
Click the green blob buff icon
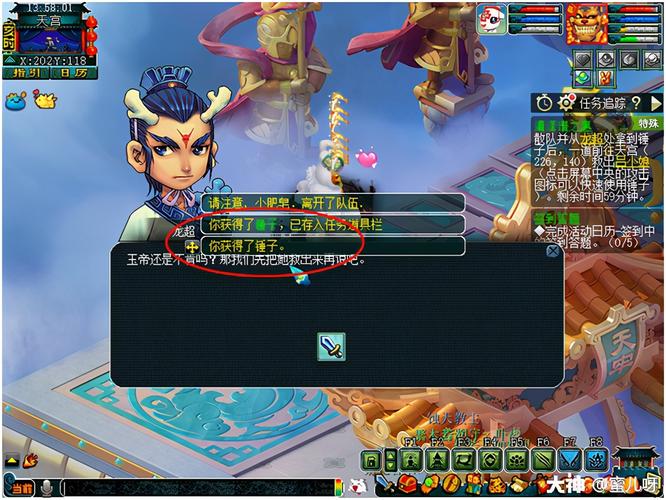point(583,78)
